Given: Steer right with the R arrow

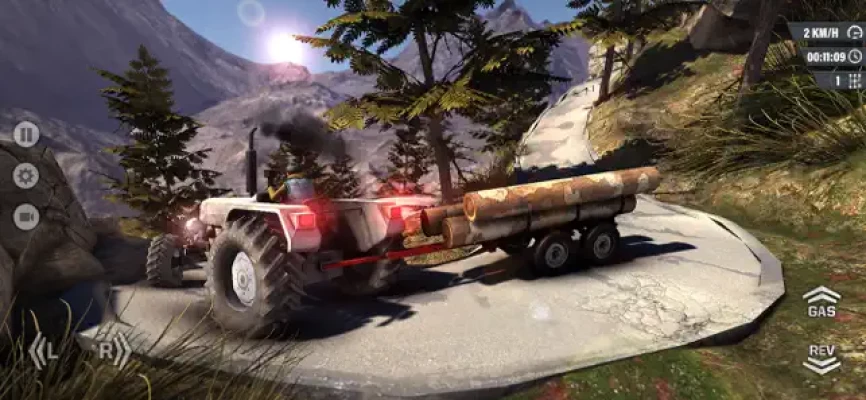Looking at the screenshot, I should (x=112, y=351).
